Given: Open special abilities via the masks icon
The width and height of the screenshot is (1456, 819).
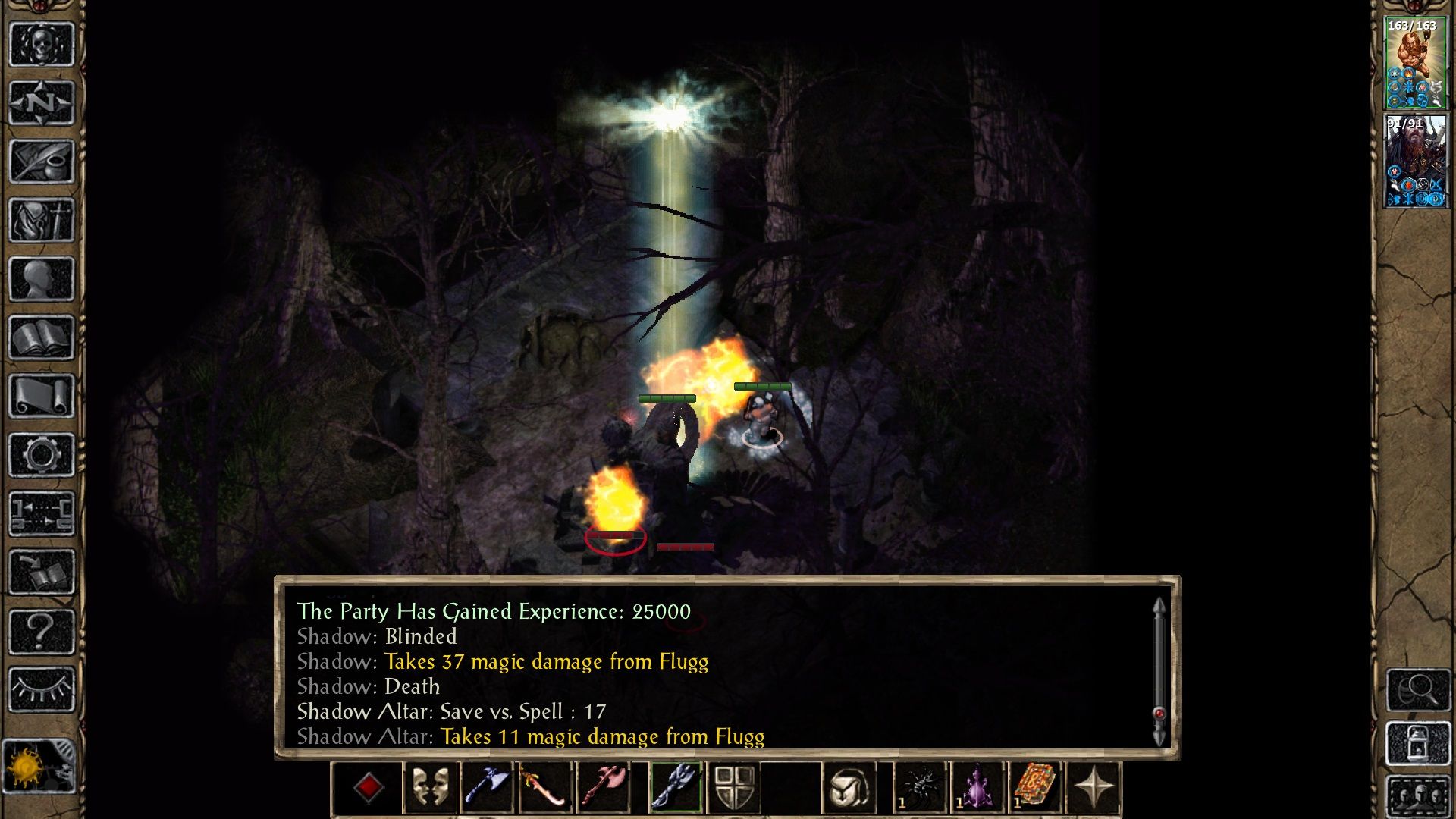Looking at the screenshot, I should [429, 787].
